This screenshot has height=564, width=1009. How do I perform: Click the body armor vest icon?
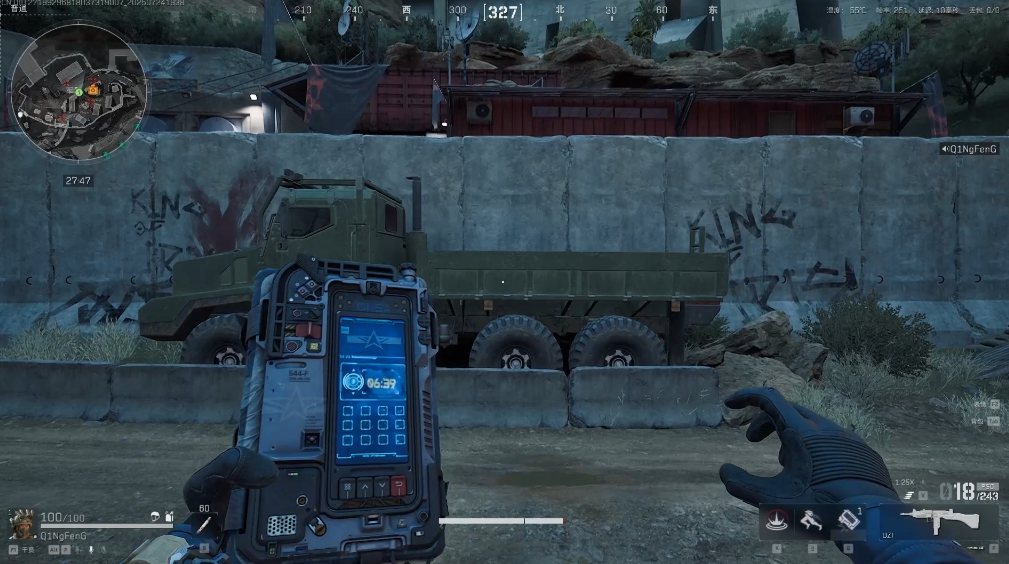(x=170, y=517)
